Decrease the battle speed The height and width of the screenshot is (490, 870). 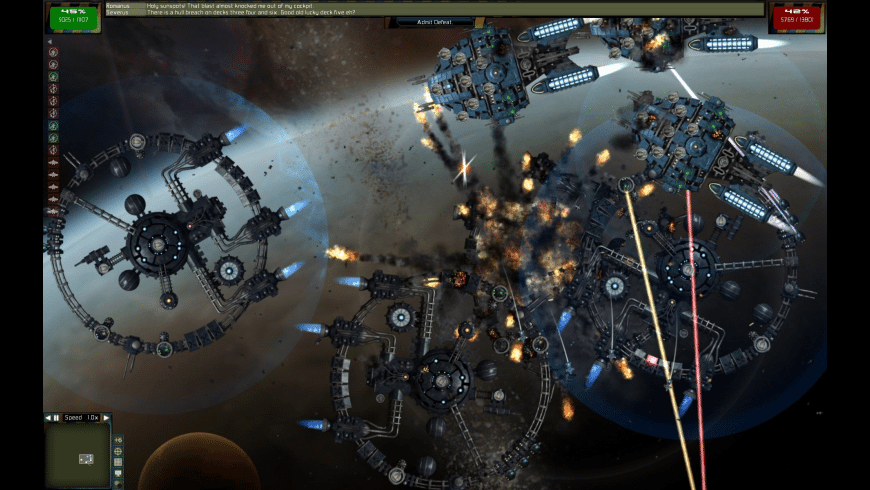tap(47, 417)
